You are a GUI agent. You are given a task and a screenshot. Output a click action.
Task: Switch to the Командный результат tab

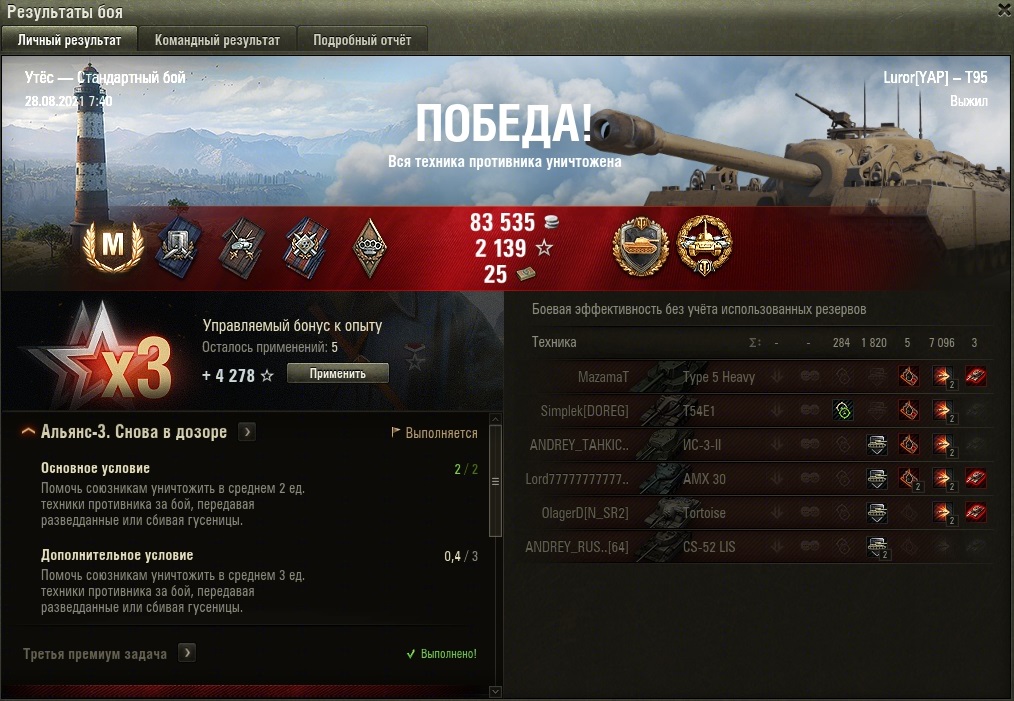click(x=216, y=40)
